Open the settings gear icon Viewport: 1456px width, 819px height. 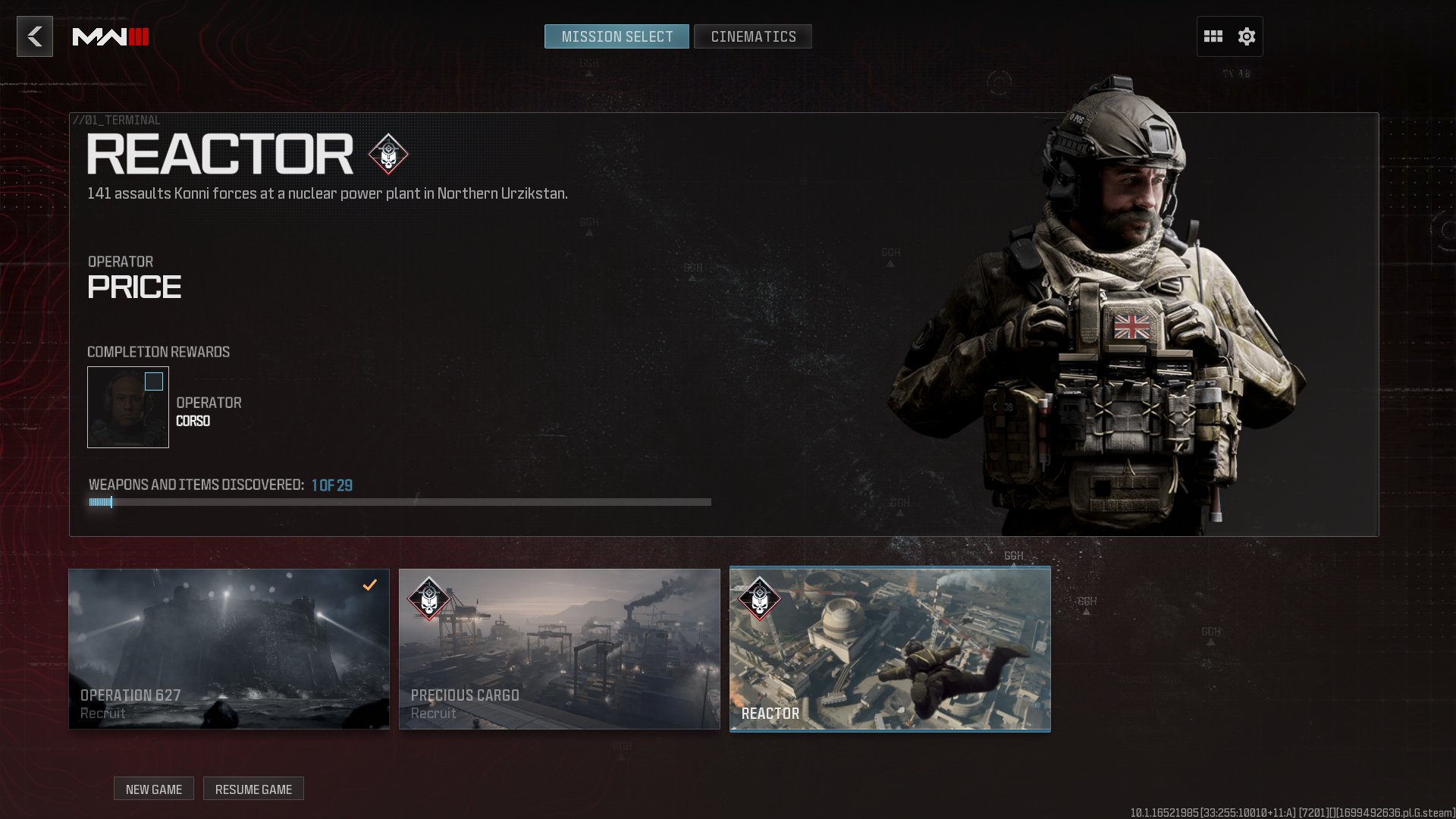click(x=1246, y=36)
